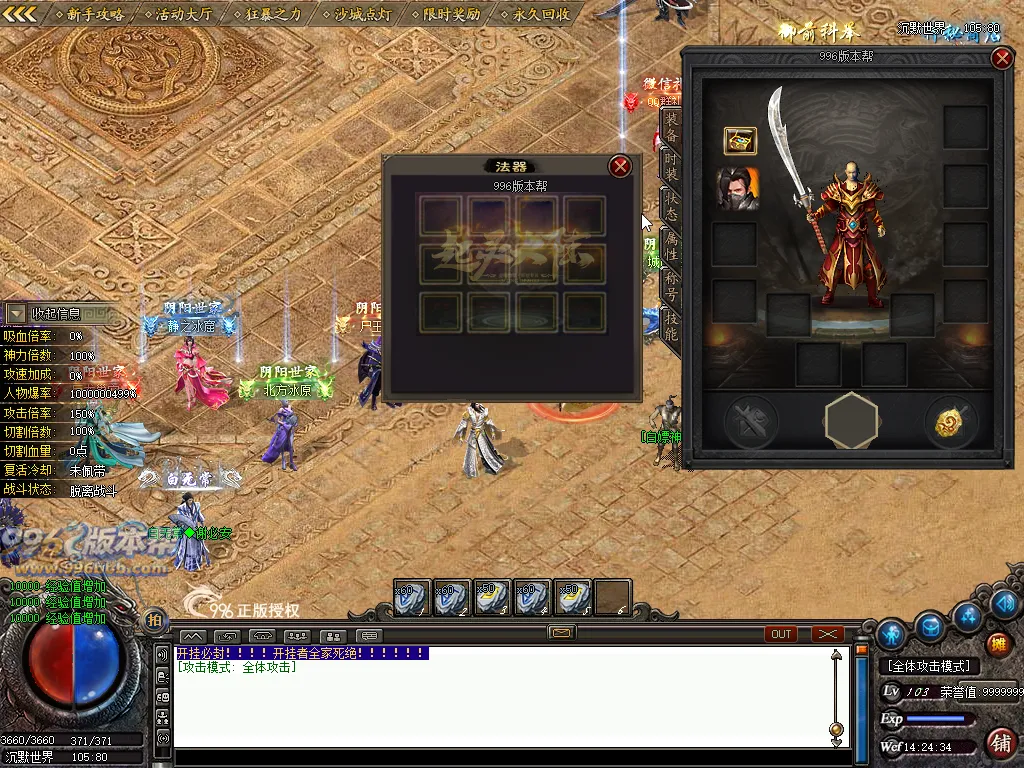Click the OUT button above the chat

click(781, 634)
